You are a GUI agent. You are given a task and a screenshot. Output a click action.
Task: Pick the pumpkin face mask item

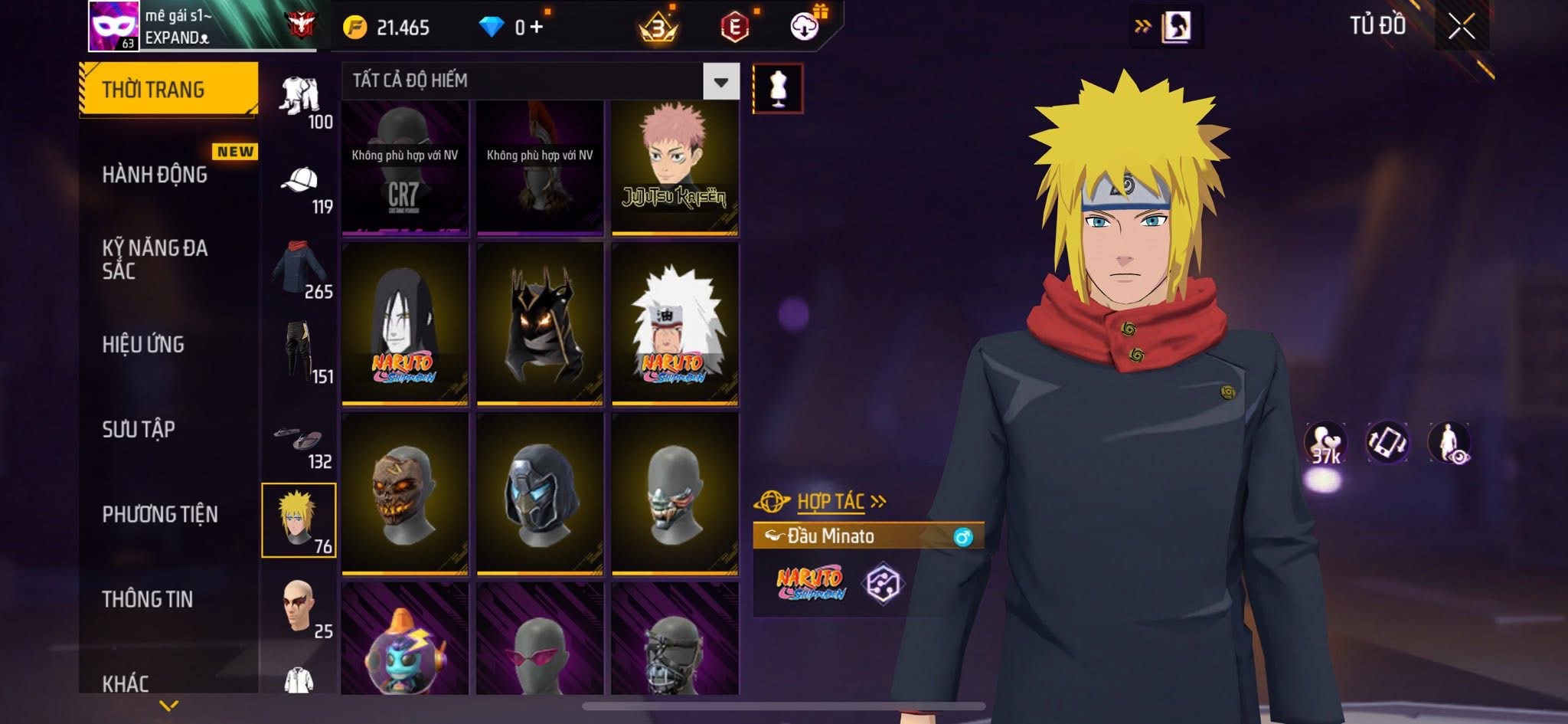404,493
